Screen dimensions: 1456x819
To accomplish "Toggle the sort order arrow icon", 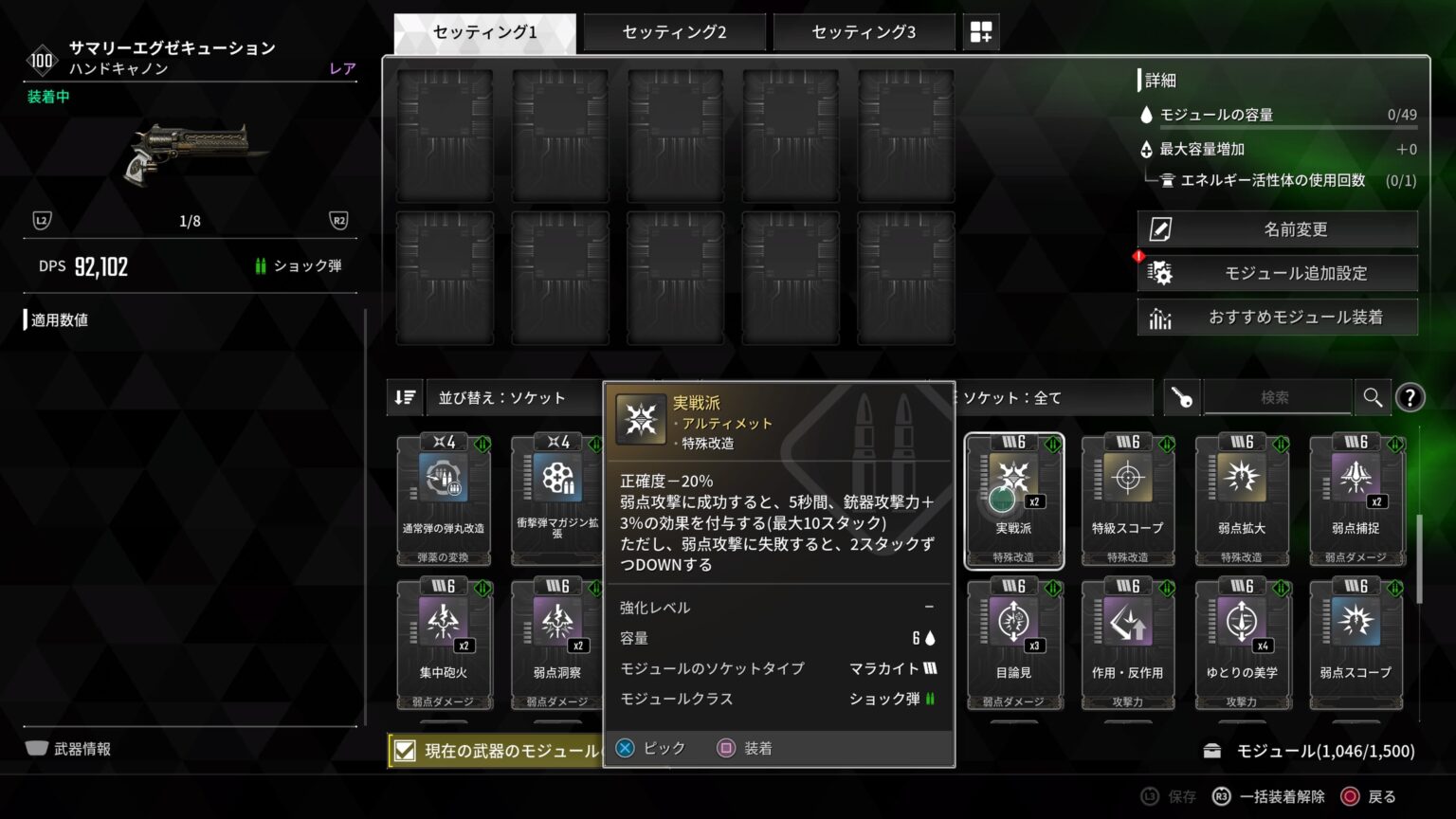I will [x=404, y=397].
